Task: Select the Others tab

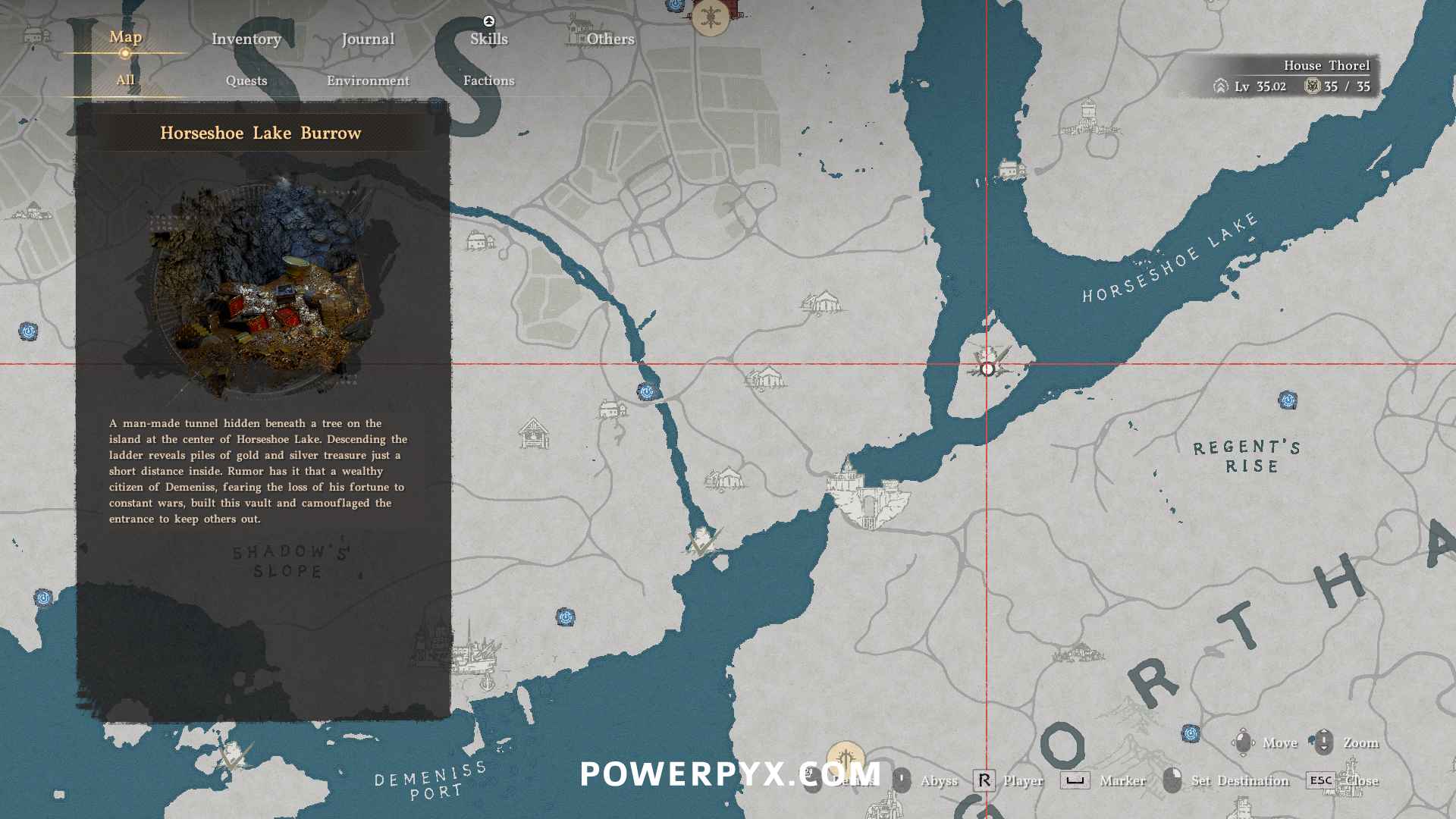Action: click(x=610, y=39)
